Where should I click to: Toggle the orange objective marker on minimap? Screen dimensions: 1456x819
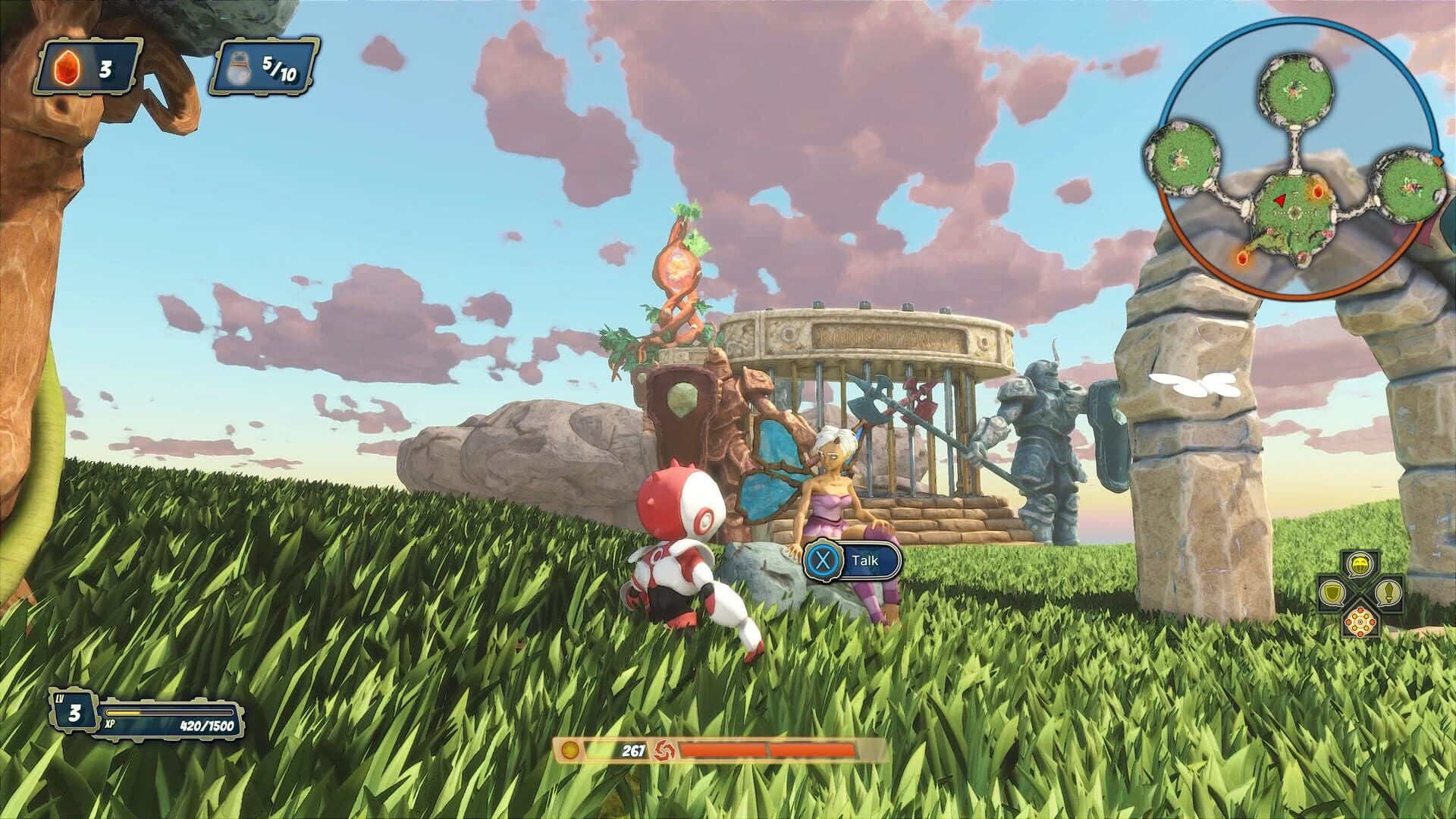point(1318,191)
